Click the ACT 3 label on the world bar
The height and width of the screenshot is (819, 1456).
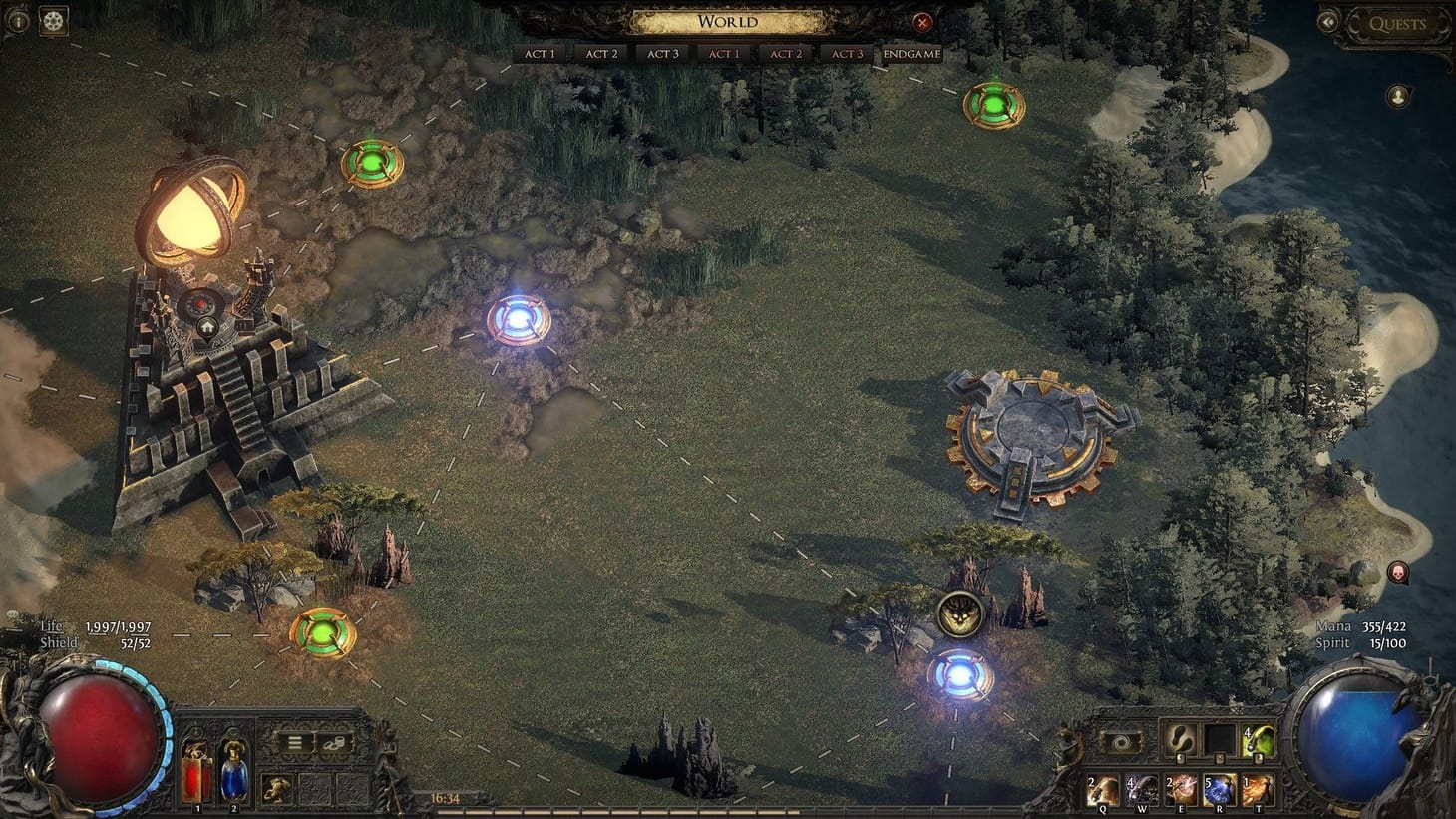click(x=661, y=53)
